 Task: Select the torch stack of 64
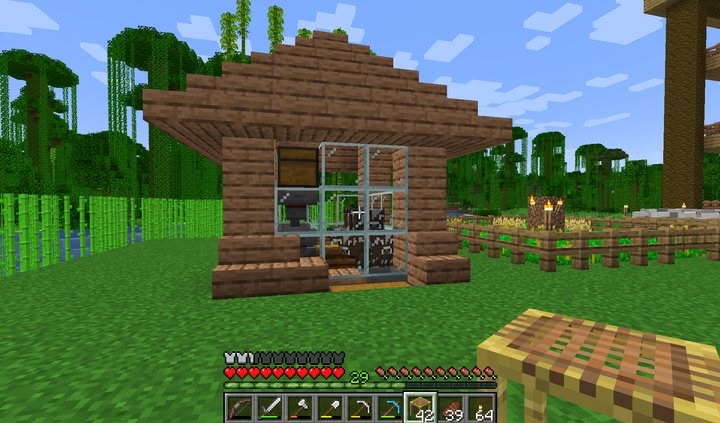481,407
